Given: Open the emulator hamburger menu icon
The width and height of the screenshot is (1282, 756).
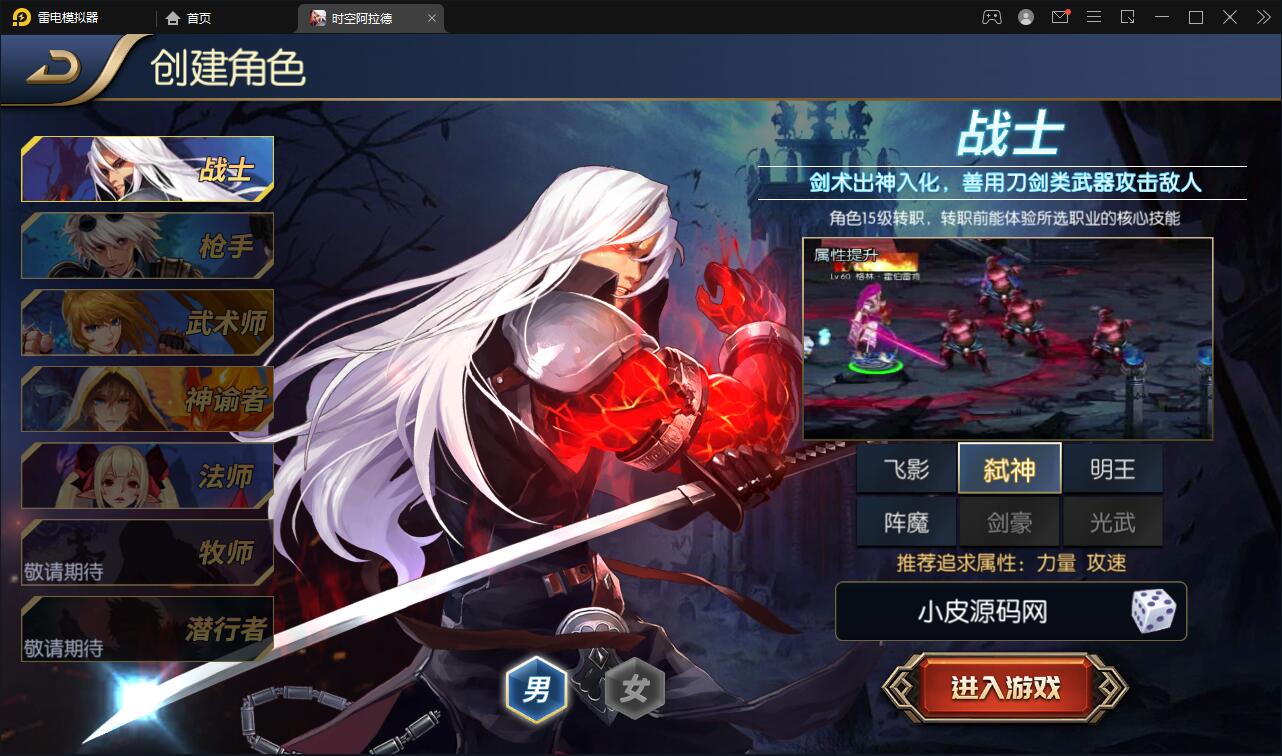Looking at the screenshot, I should pos(1094,17).
